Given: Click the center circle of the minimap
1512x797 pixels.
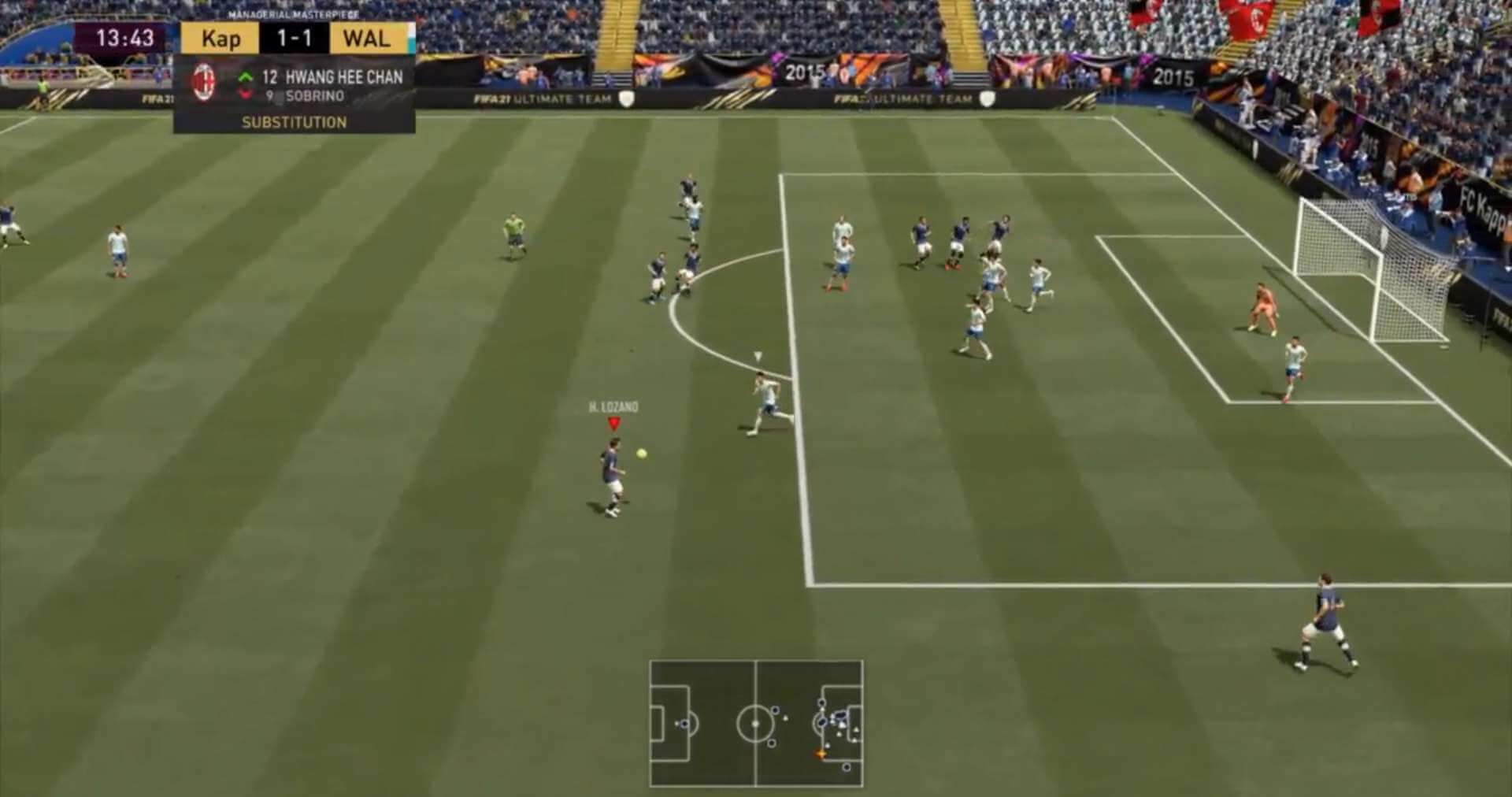Looking at the screenshot, I should (x=757, y=723).
